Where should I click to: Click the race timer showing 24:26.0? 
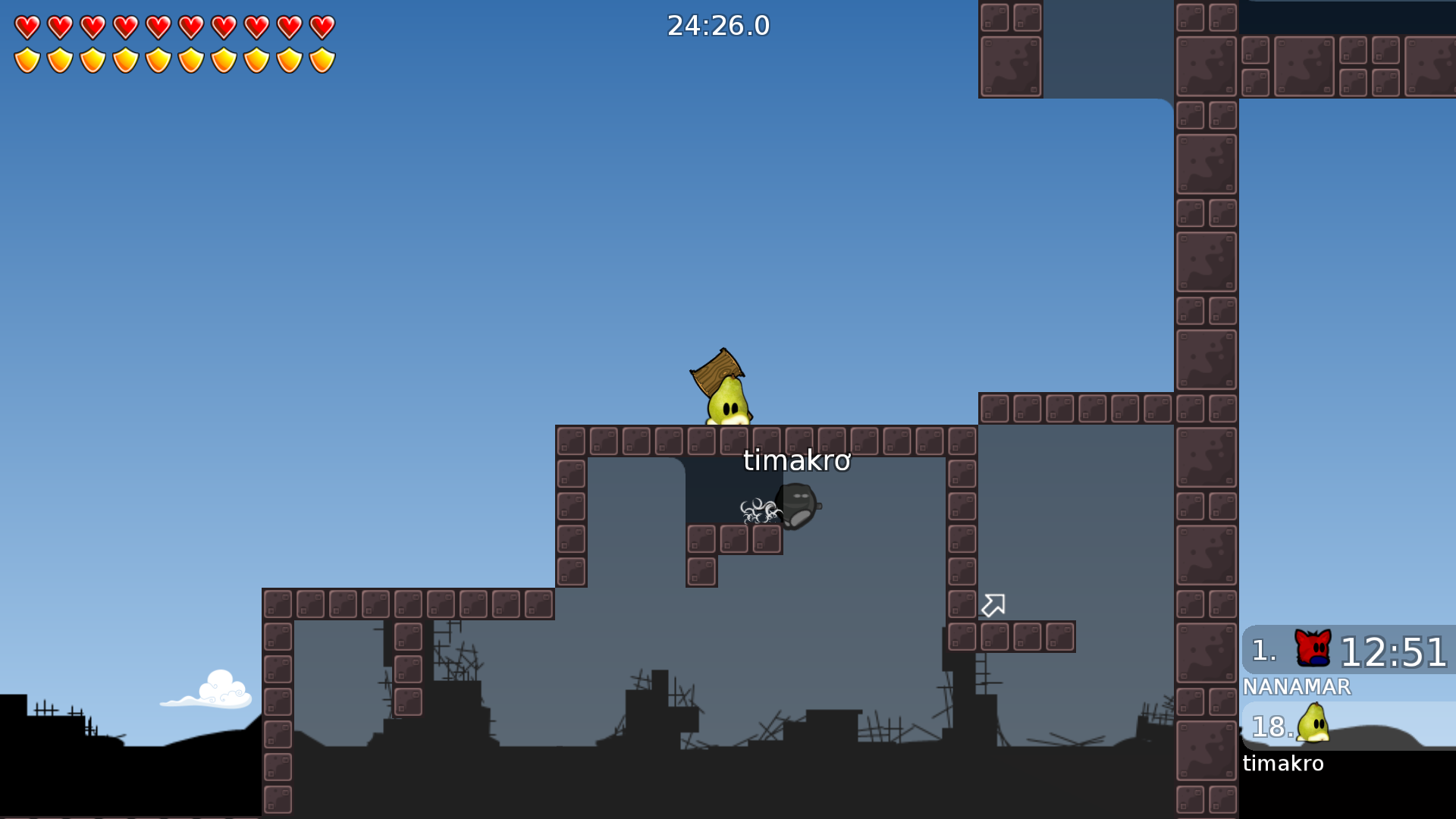click(717, 25)
